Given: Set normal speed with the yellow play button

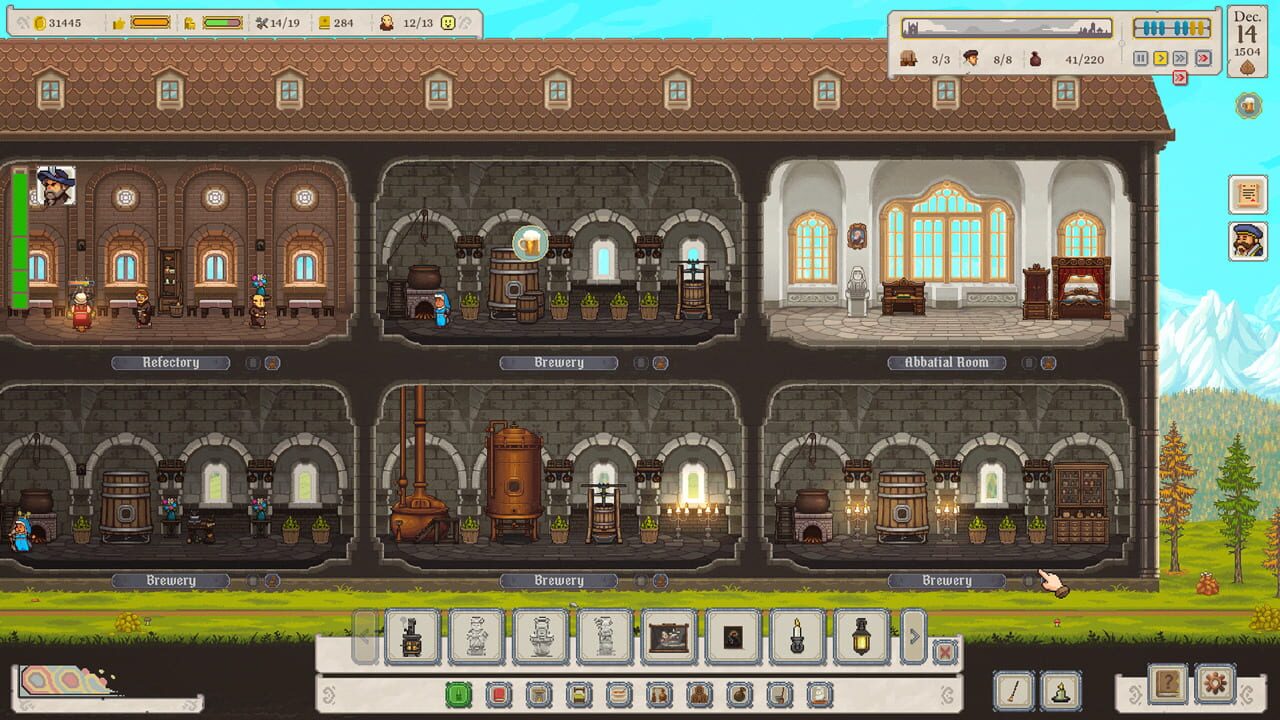Looking at the screenshot, I should click(1161, 58).
